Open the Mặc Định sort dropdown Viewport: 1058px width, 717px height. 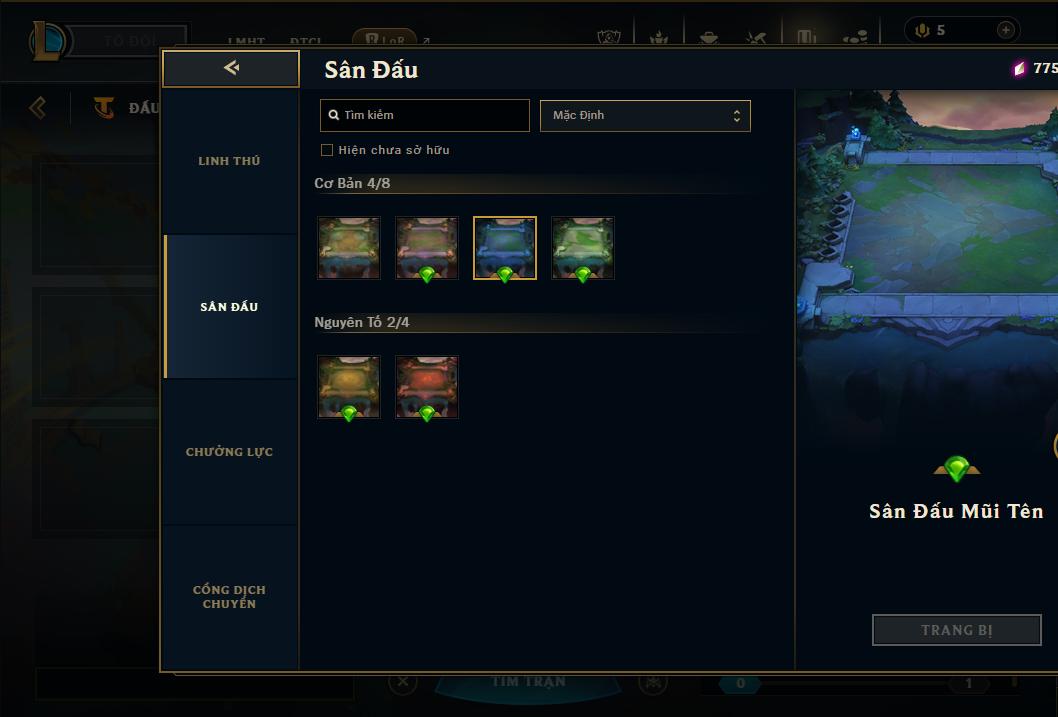[645, 115]
